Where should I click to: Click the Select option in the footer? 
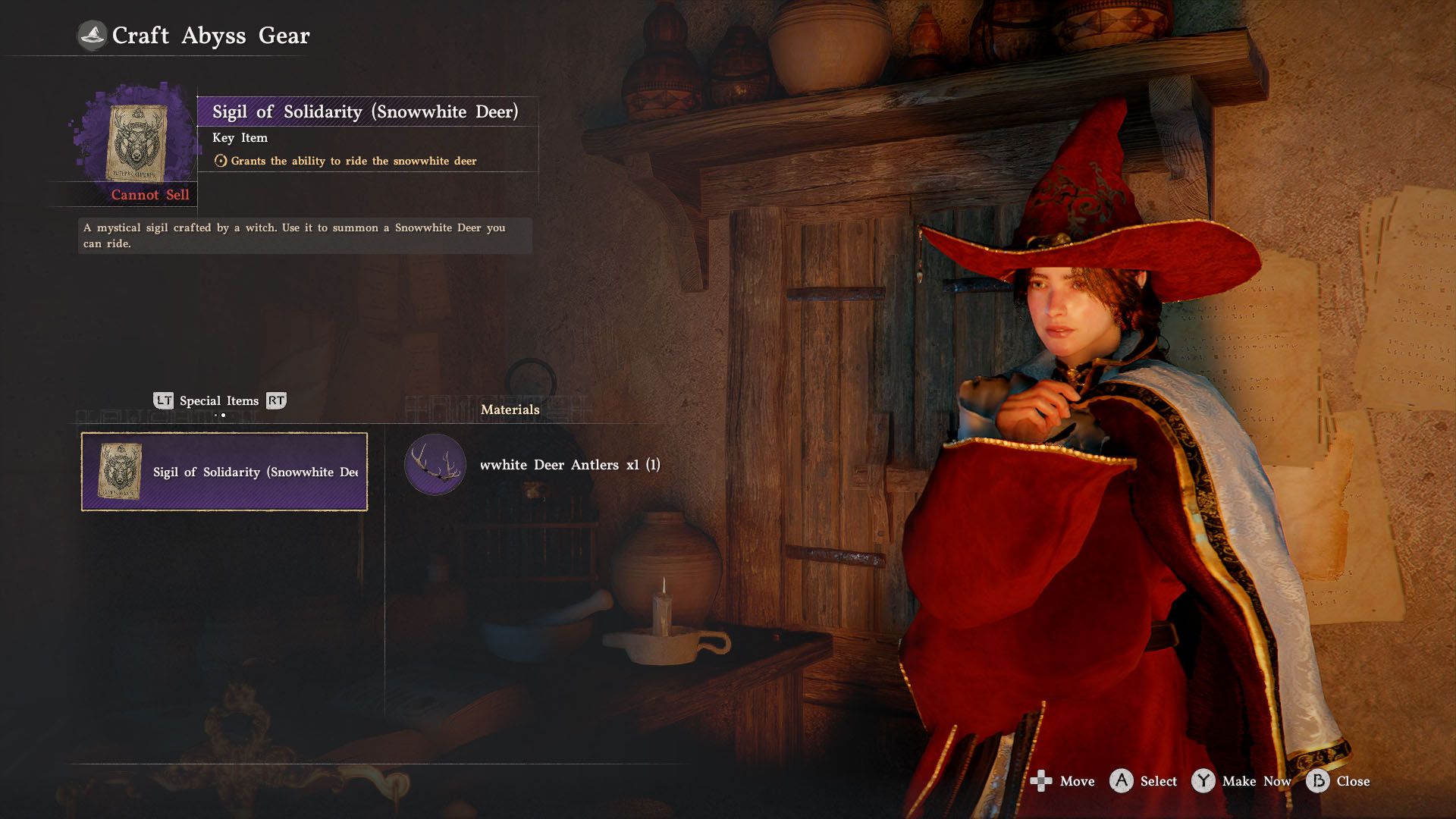click(x=1144, y=781)
